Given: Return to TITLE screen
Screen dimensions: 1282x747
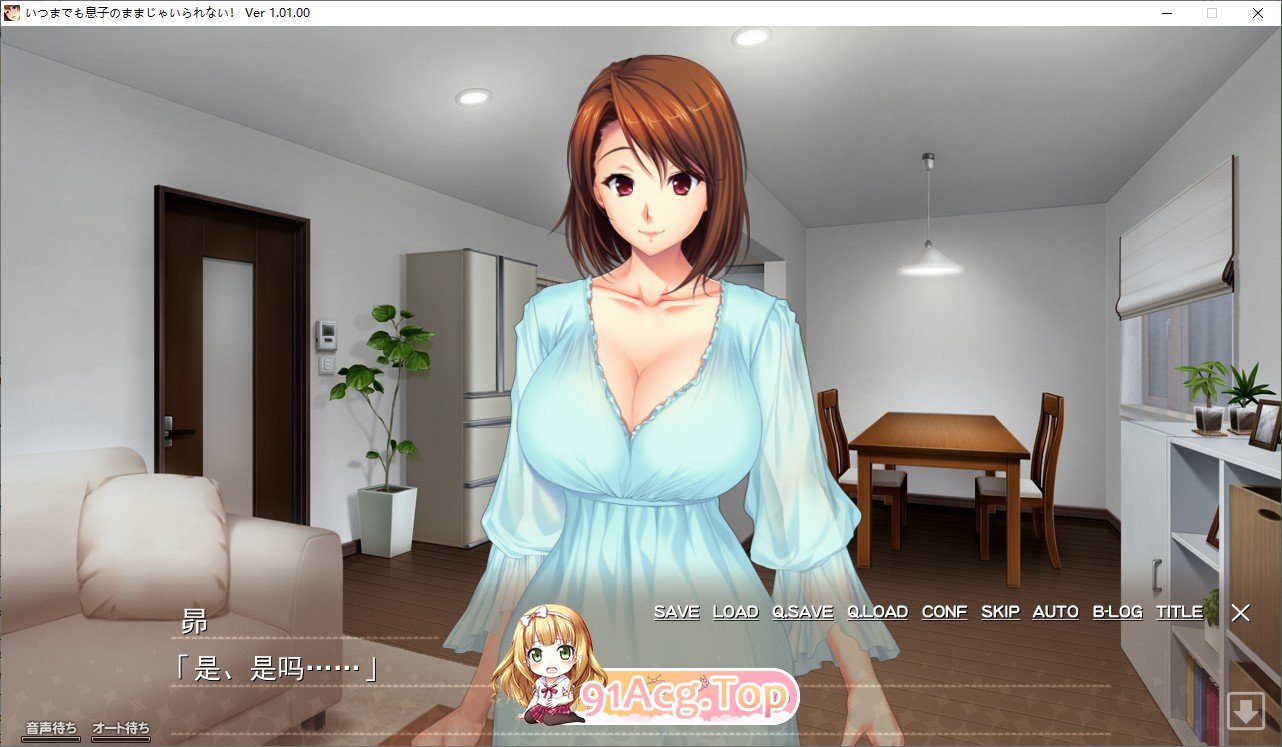Looking at the screenshot, I should pos(1179,612).
